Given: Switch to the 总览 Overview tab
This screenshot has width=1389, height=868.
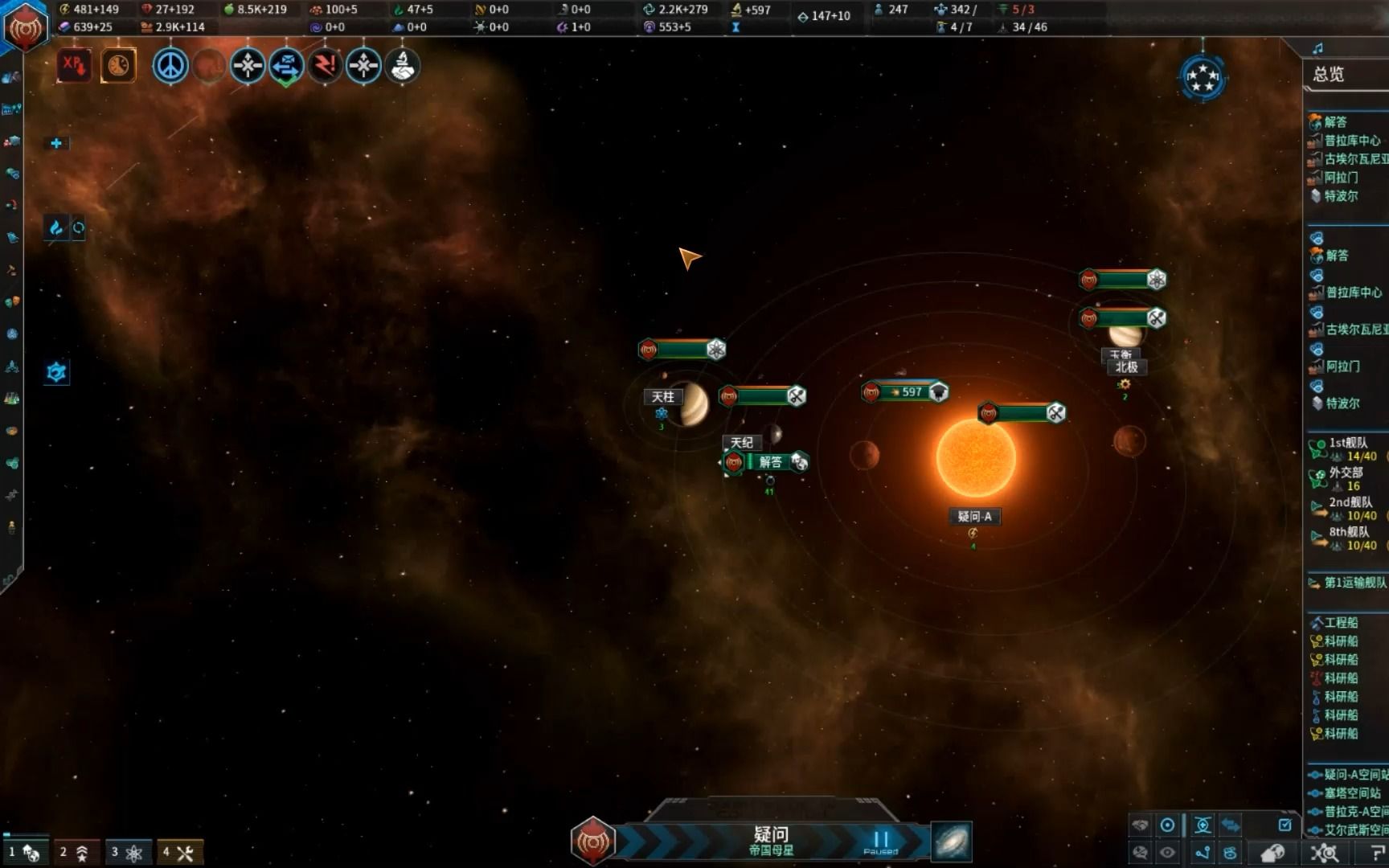Looking at the screenshot, I should (x=1328, y=73).
